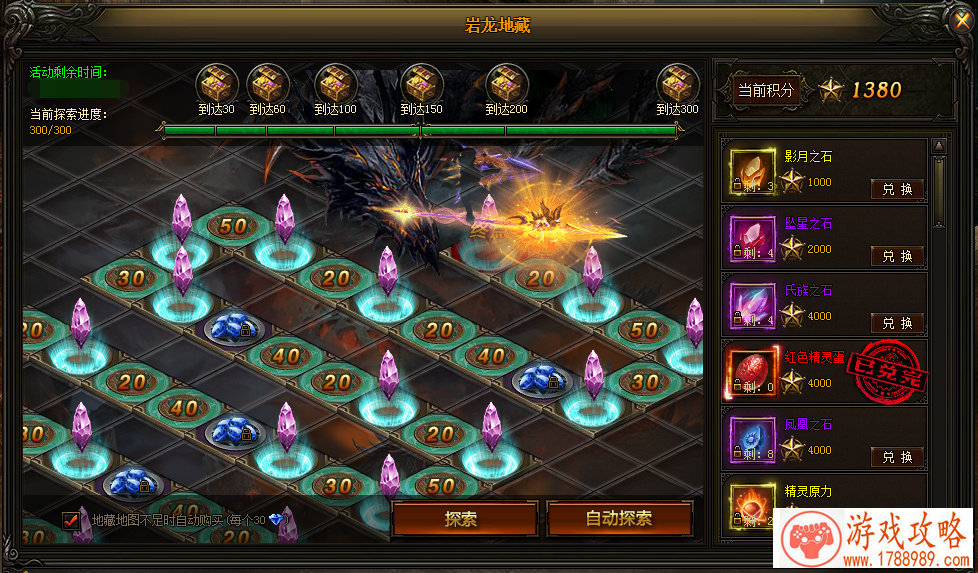978x573 pixels.
Task: Exchange for 影月之石
Action: point(896,189)
